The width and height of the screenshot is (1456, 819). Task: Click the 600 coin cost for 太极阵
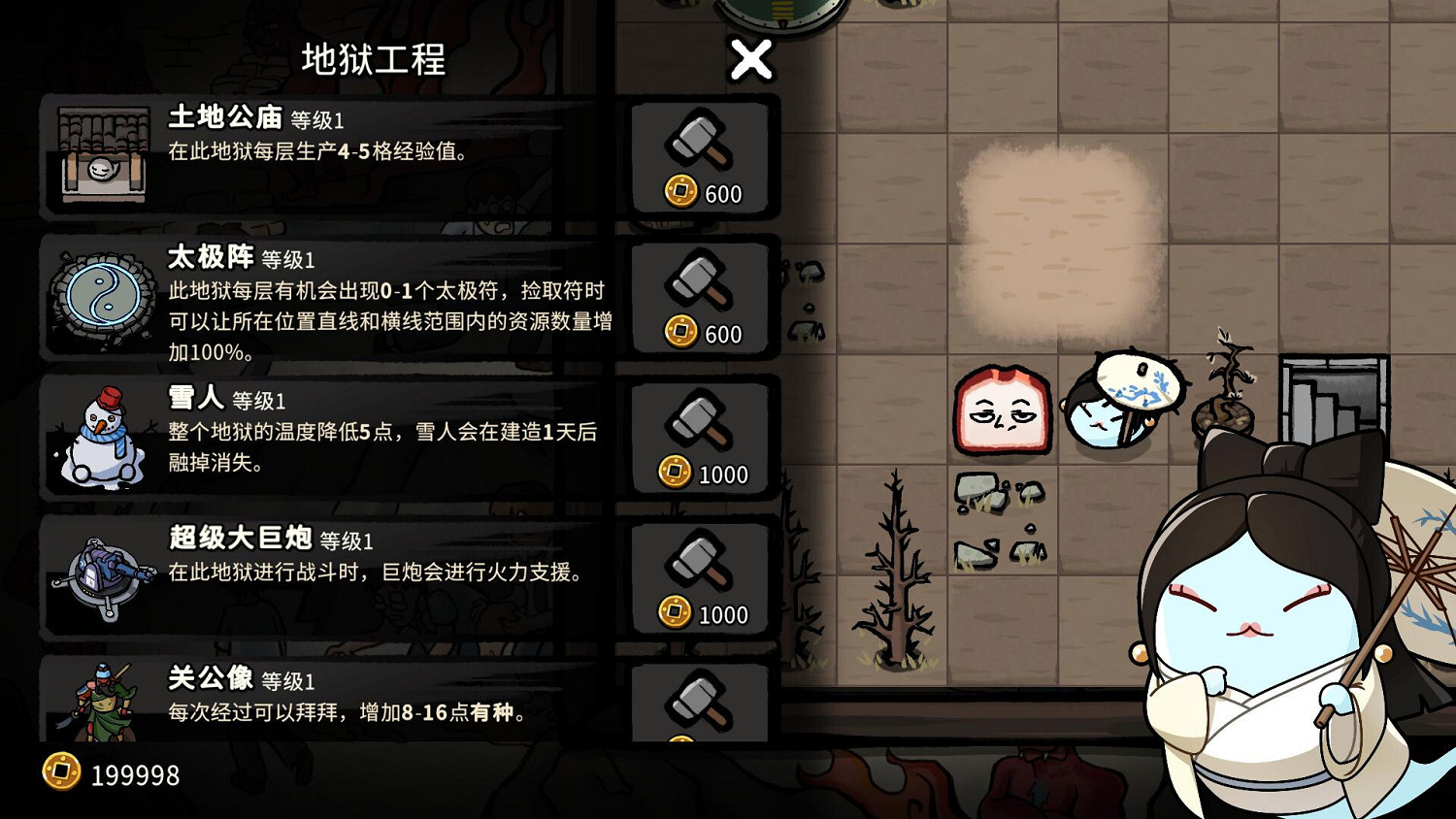(708, 334)
